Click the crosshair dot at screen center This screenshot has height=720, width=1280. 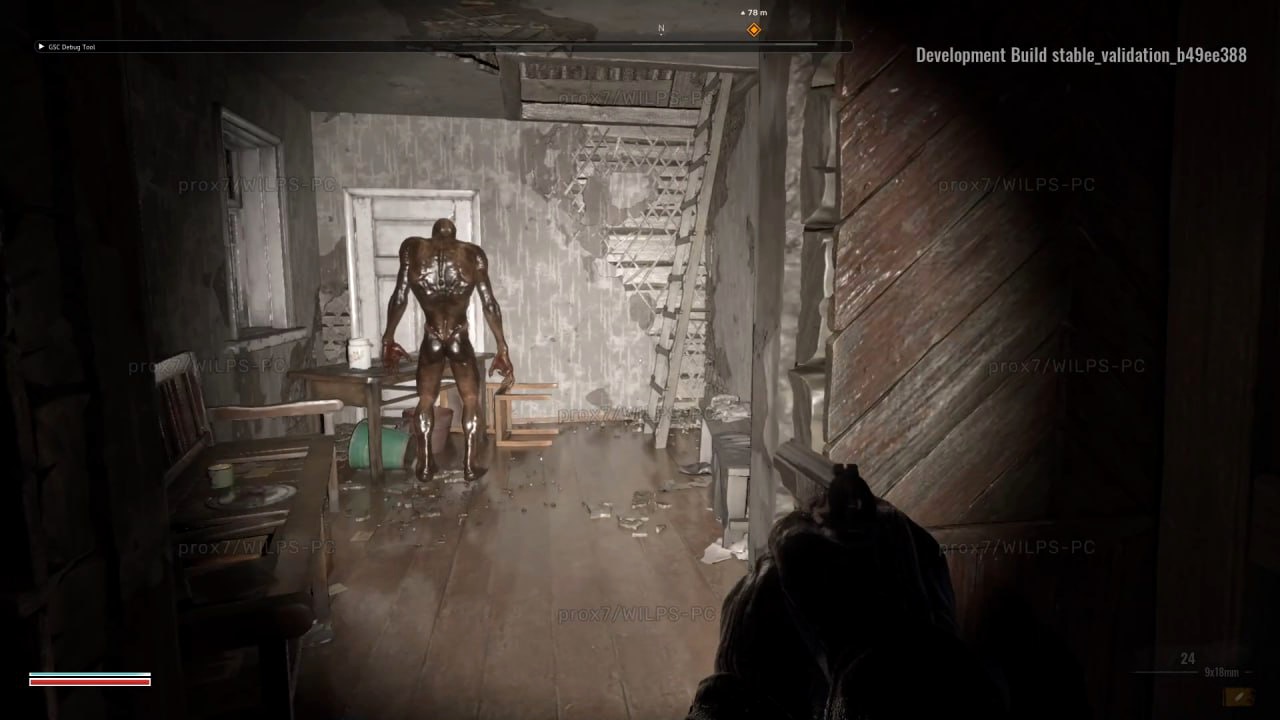[640, 360]
